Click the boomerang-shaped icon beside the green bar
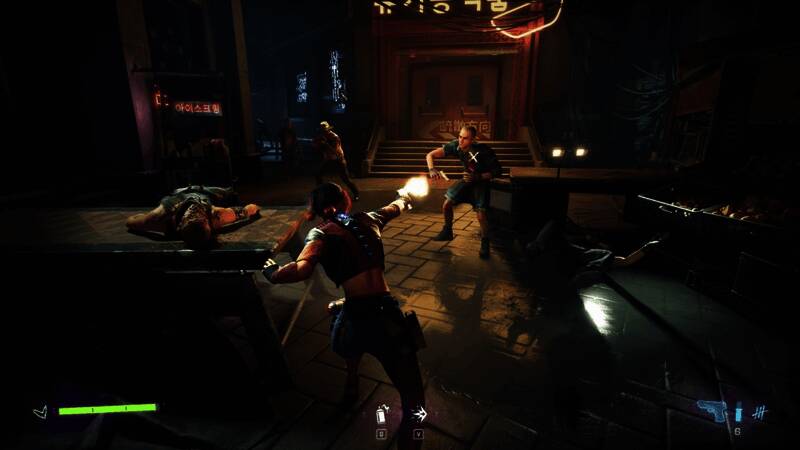 [x=40, y=411]
